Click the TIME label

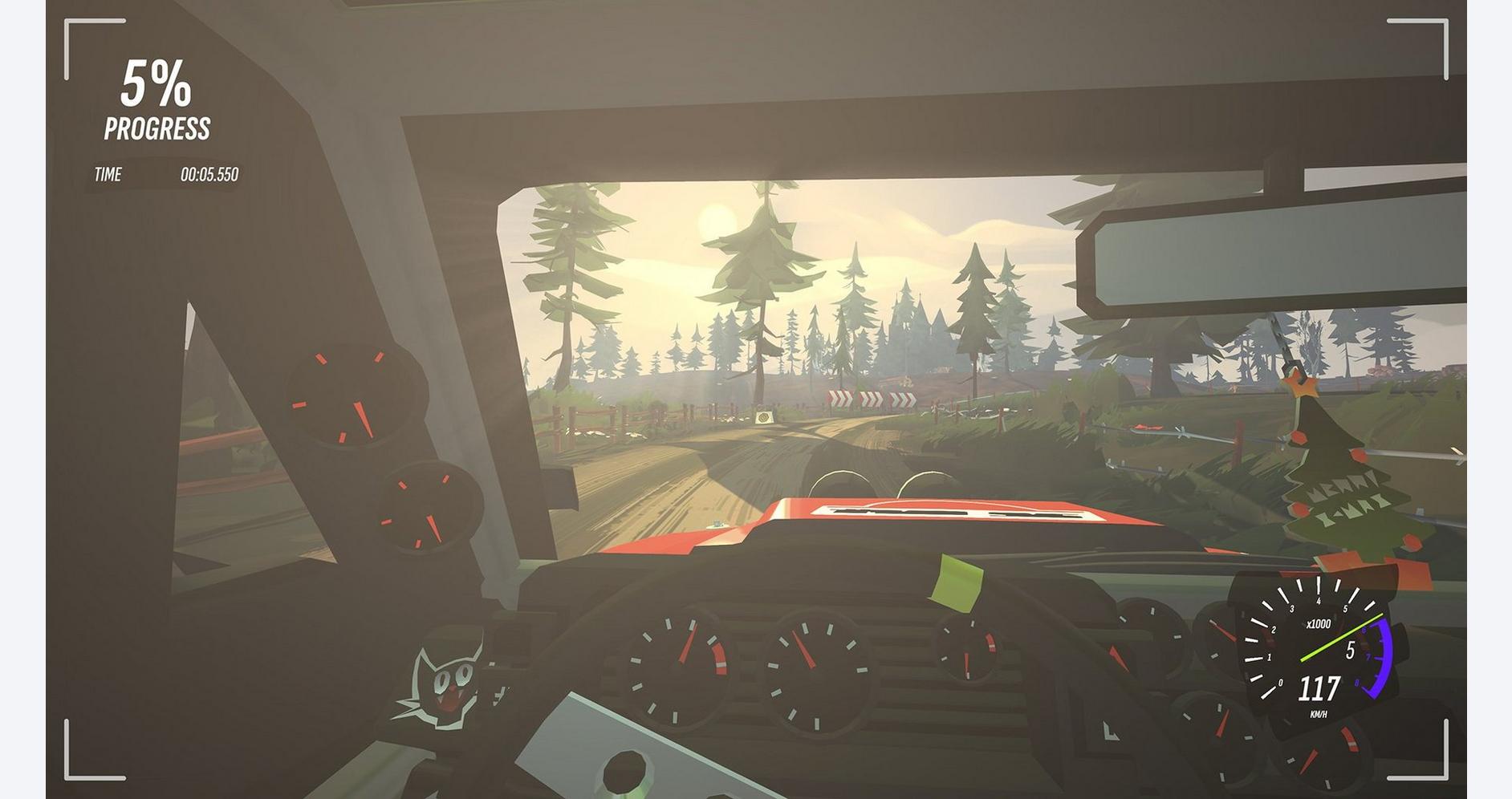coord(110,173)
